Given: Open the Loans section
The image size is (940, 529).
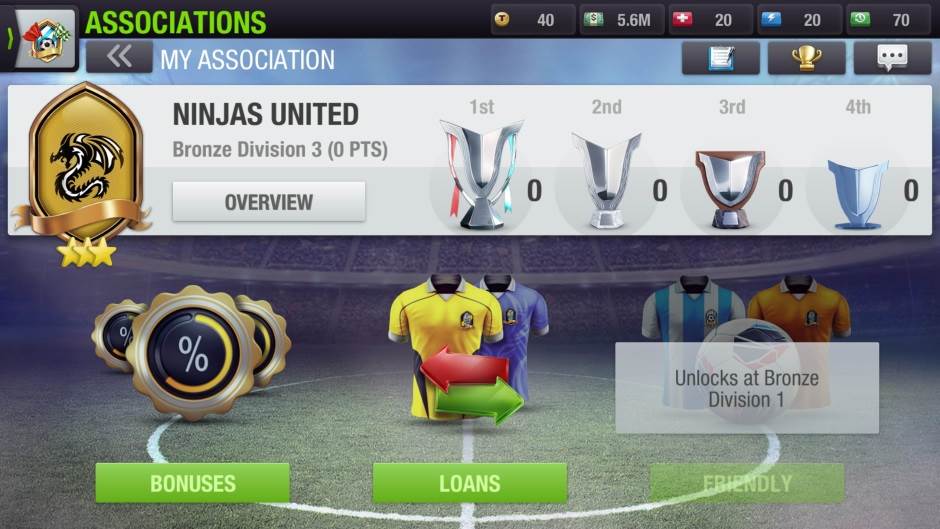Looking at the screenshot, I should point(469,483).
